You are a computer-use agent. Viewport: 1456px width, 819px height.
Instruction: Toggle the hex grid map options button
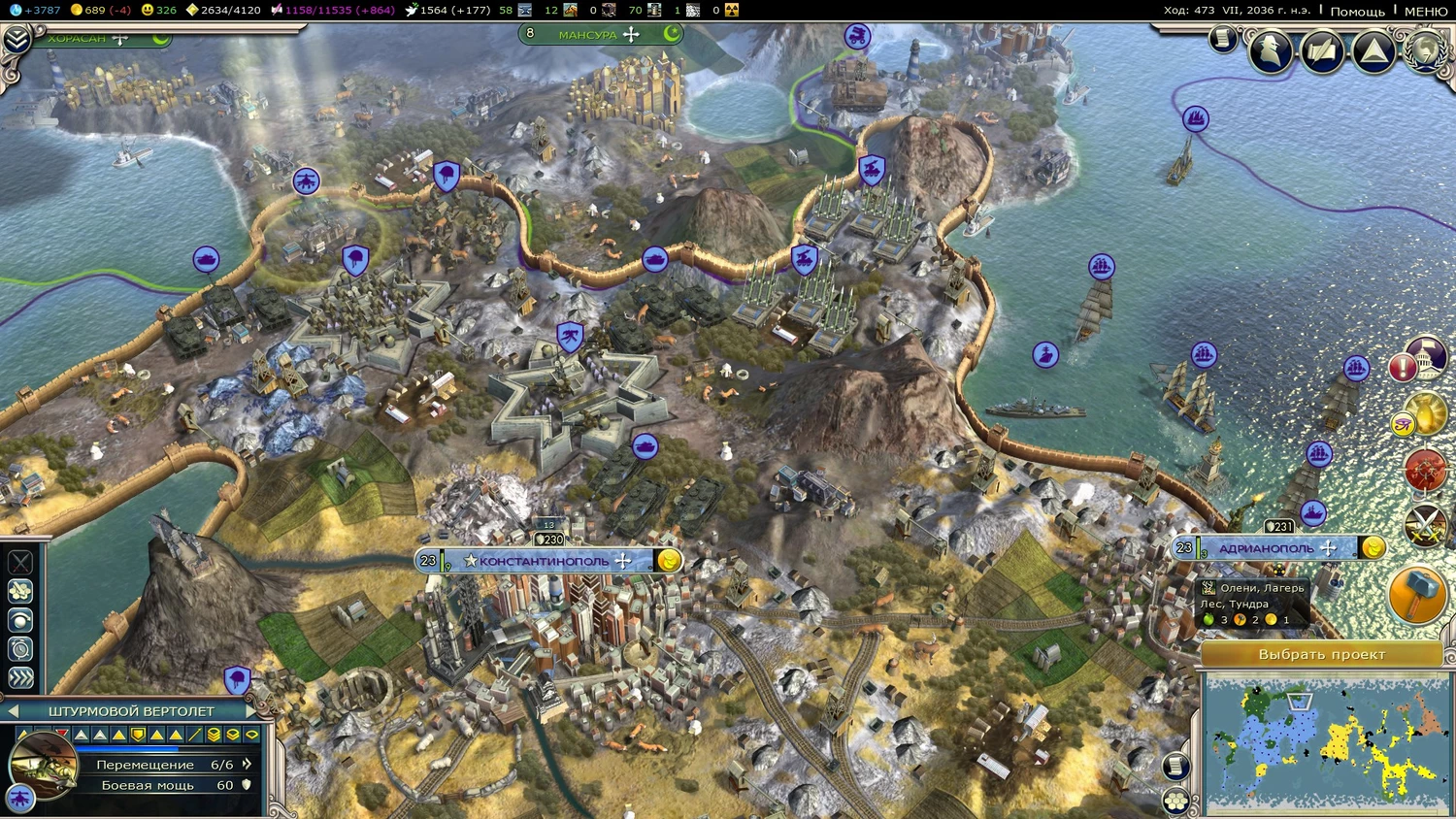tap(1176, 802)
